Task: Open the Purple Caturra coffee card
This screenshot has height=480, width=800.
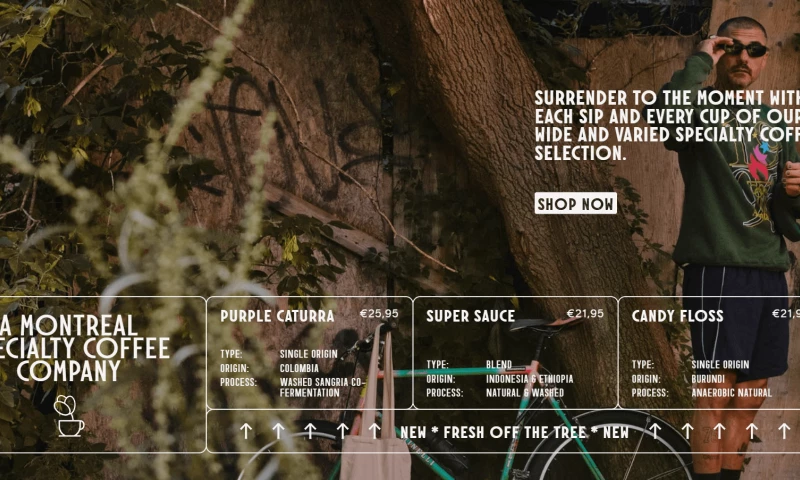Action: click(x=308, y=352)
